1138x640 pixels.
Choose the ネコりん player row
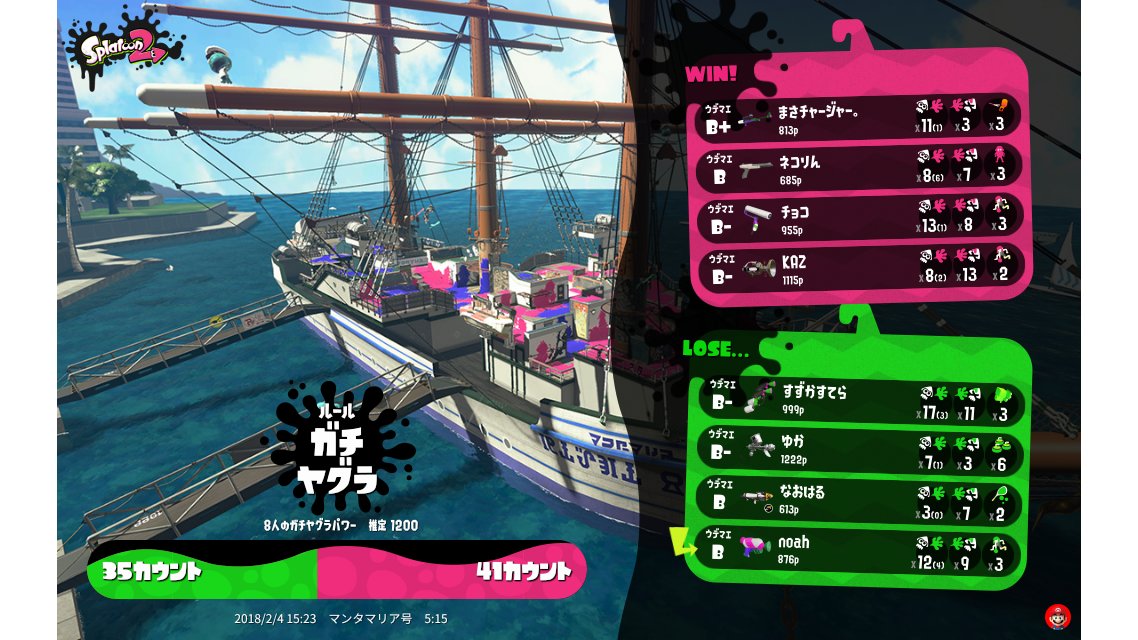[858, 167]
